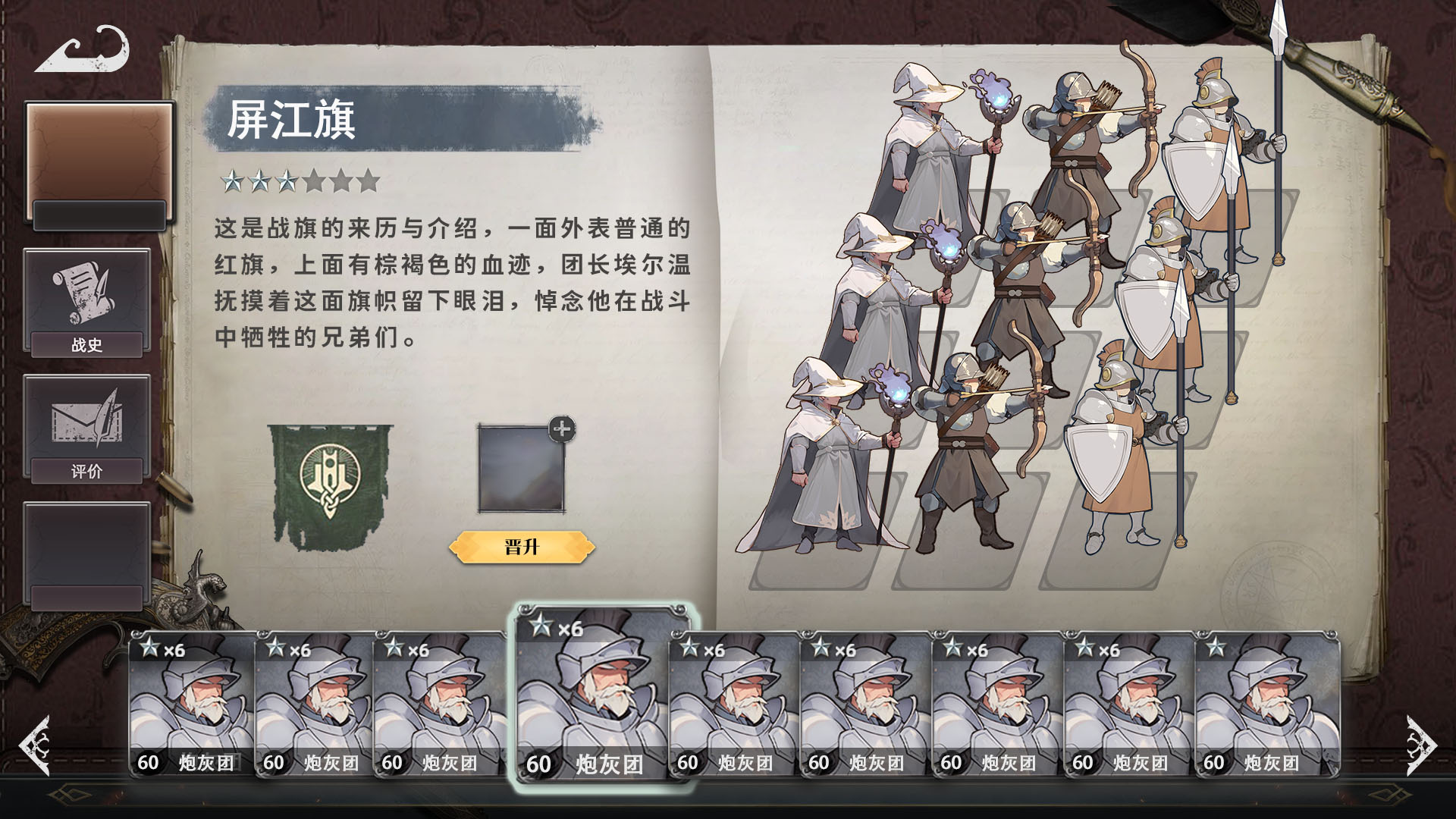Switch to the 评价 review section
This screenshot has width=1456, height=819.
pyautogui.click(x=86, y=470)
